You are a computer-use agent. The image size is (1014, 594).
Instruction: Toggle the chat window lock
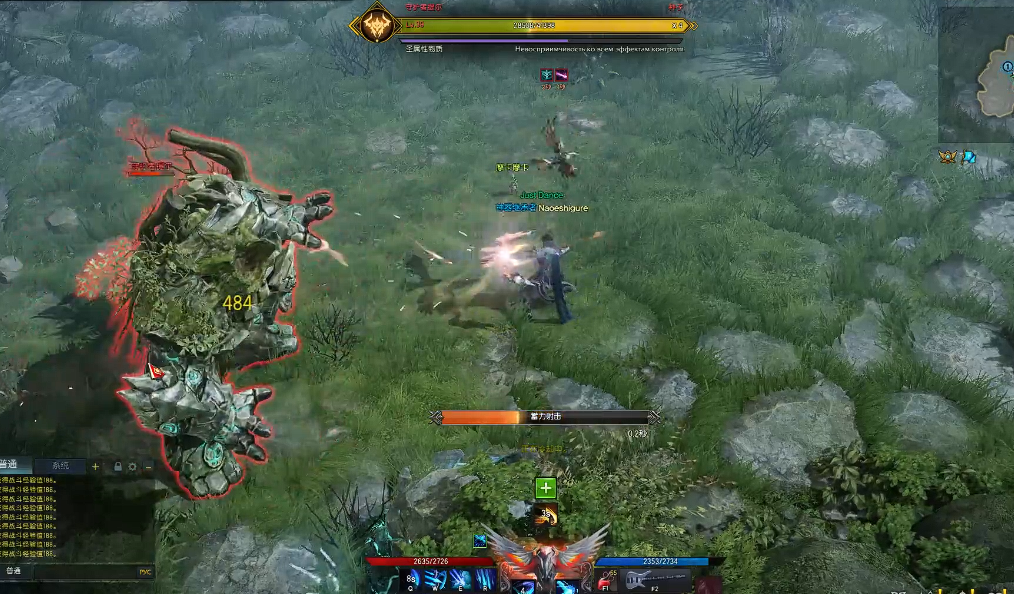coord(118,466)
